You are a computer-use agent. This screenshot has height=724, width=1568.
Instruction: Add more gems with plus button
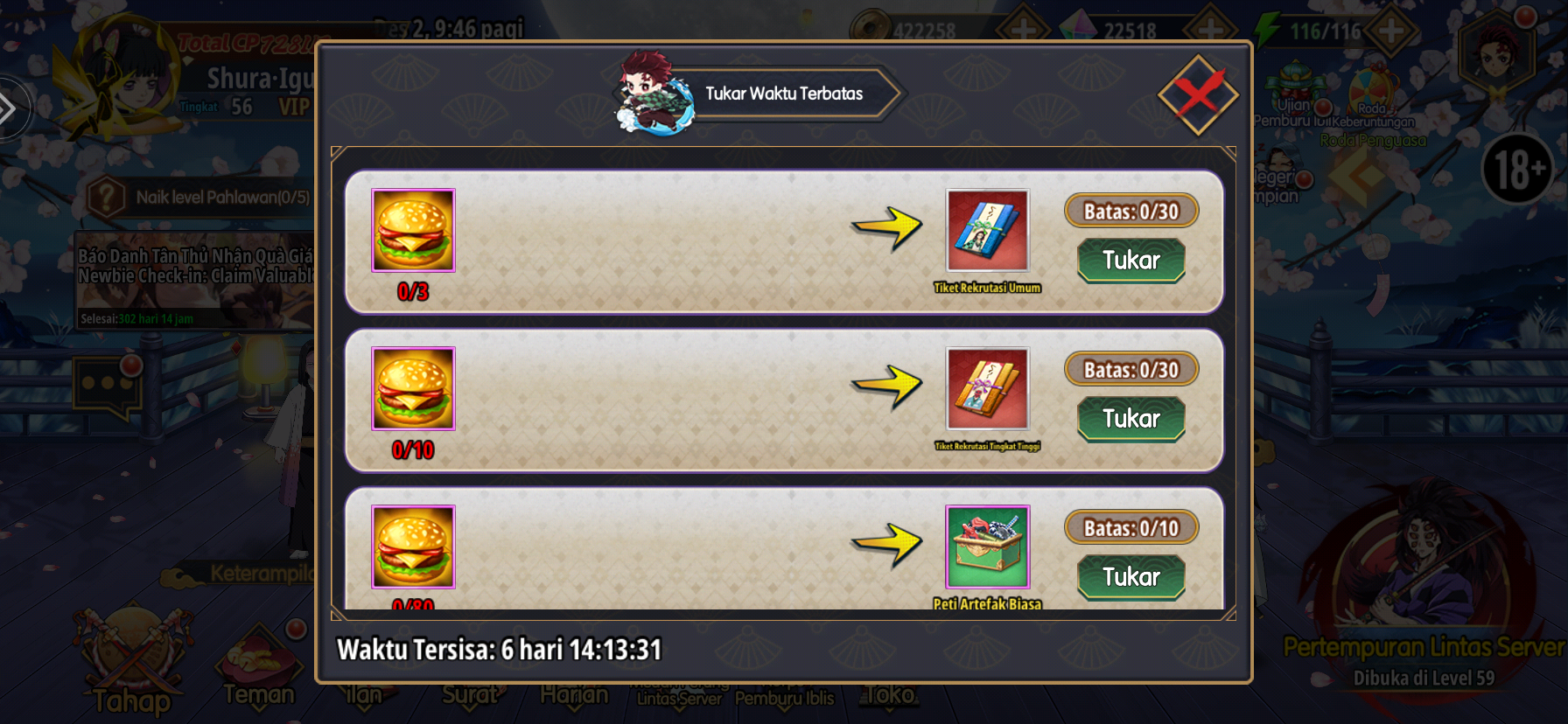click(x=1210, y=31)
